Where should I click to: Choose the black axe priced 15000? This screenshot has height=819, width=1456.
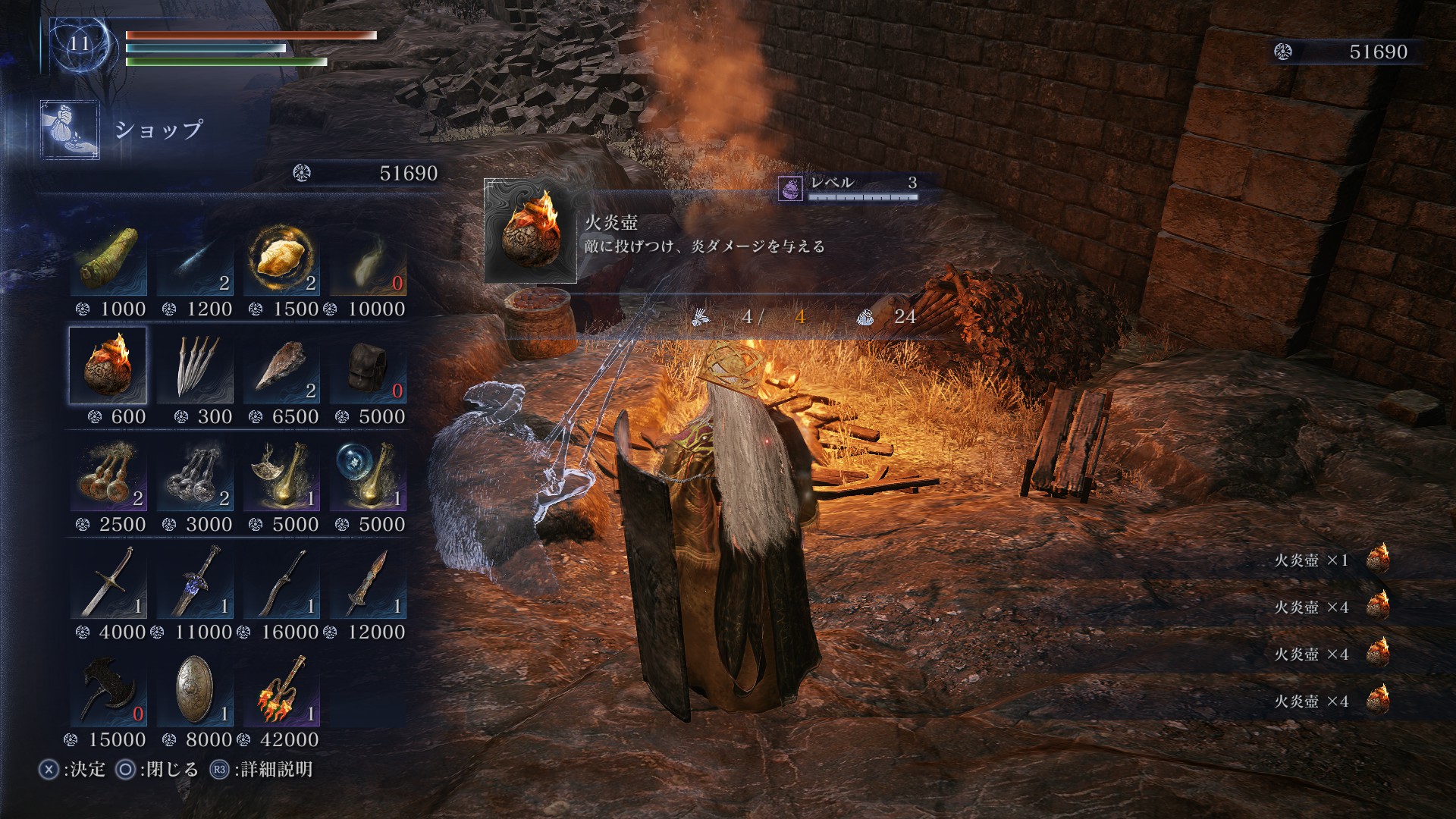[x=108, y=689]
